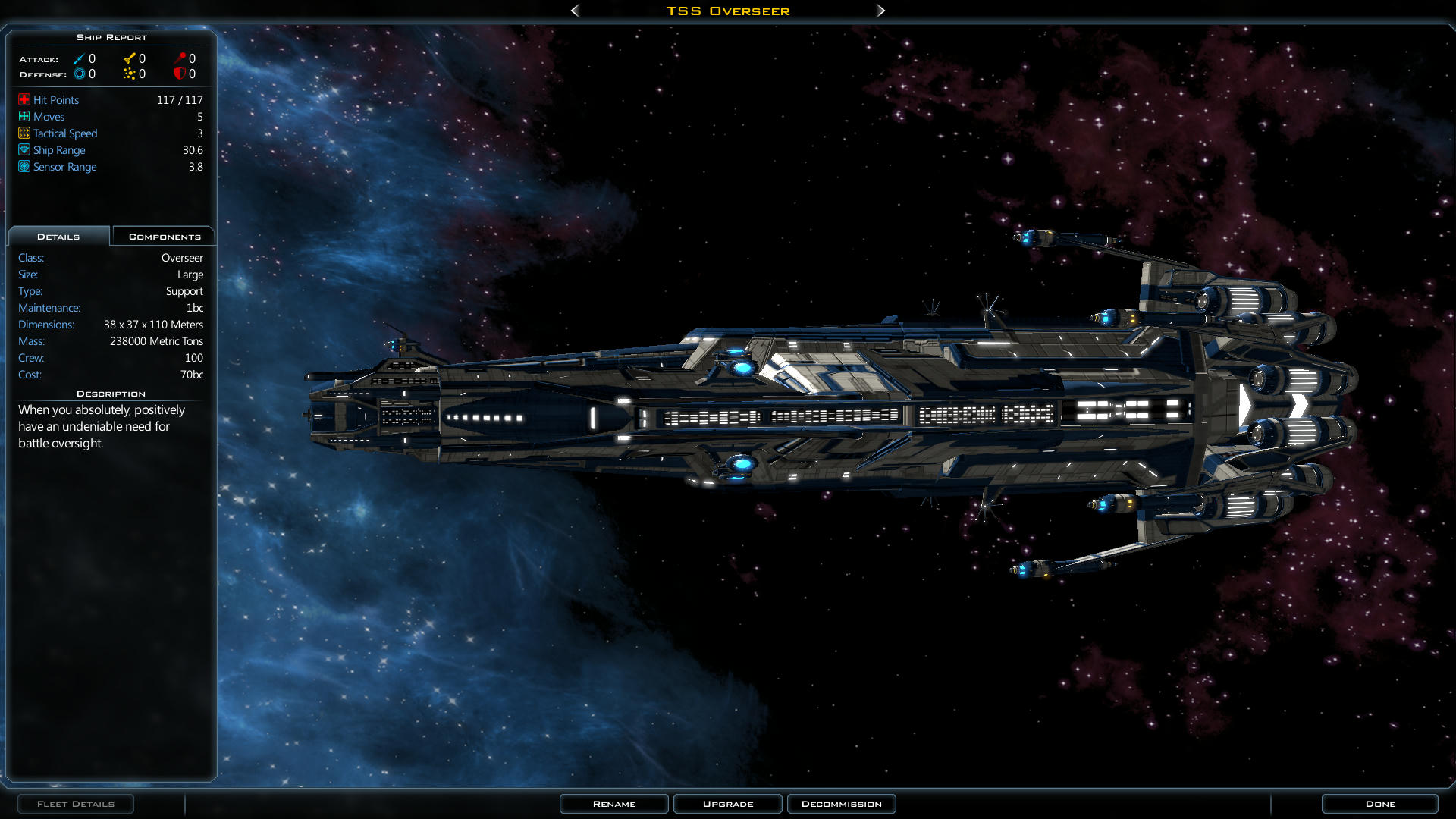Rename the TSS Overseer ship
1456x819 pixels.
[x=613, y=804]
